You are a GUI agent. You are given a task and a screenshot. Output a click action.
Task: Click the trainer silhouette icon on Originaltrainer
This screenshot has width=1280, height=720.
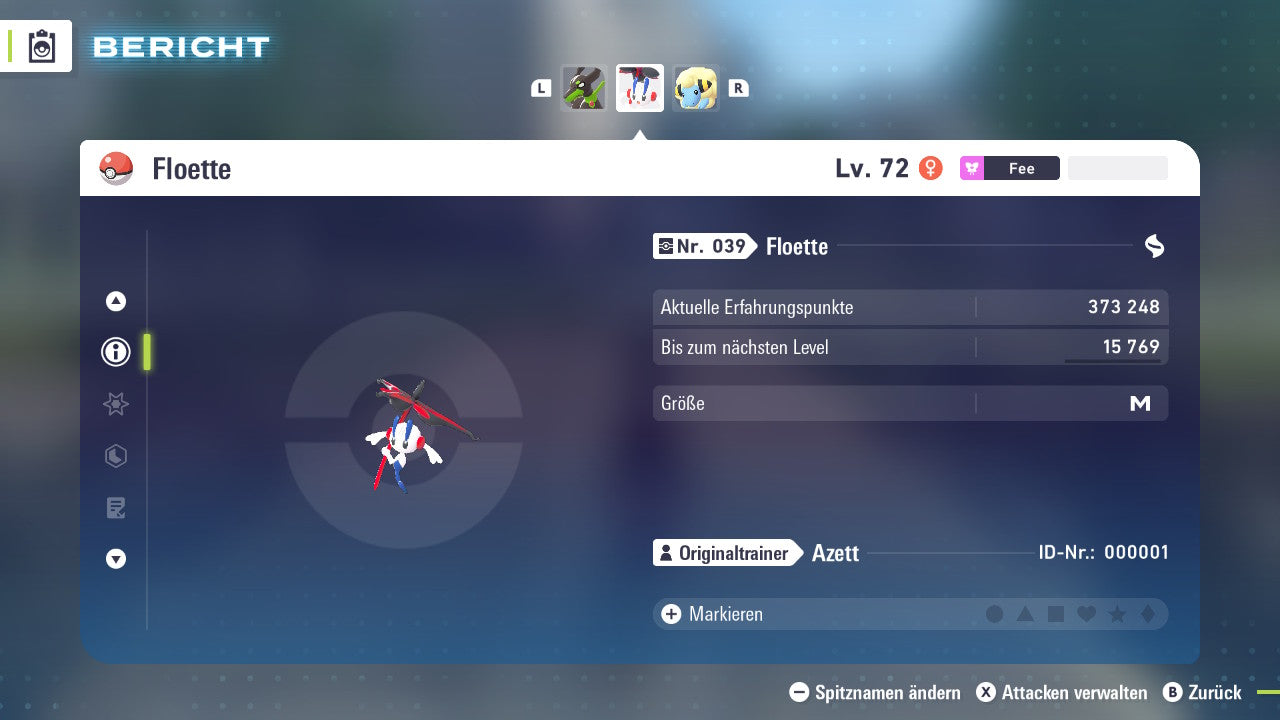pos(666,553)
